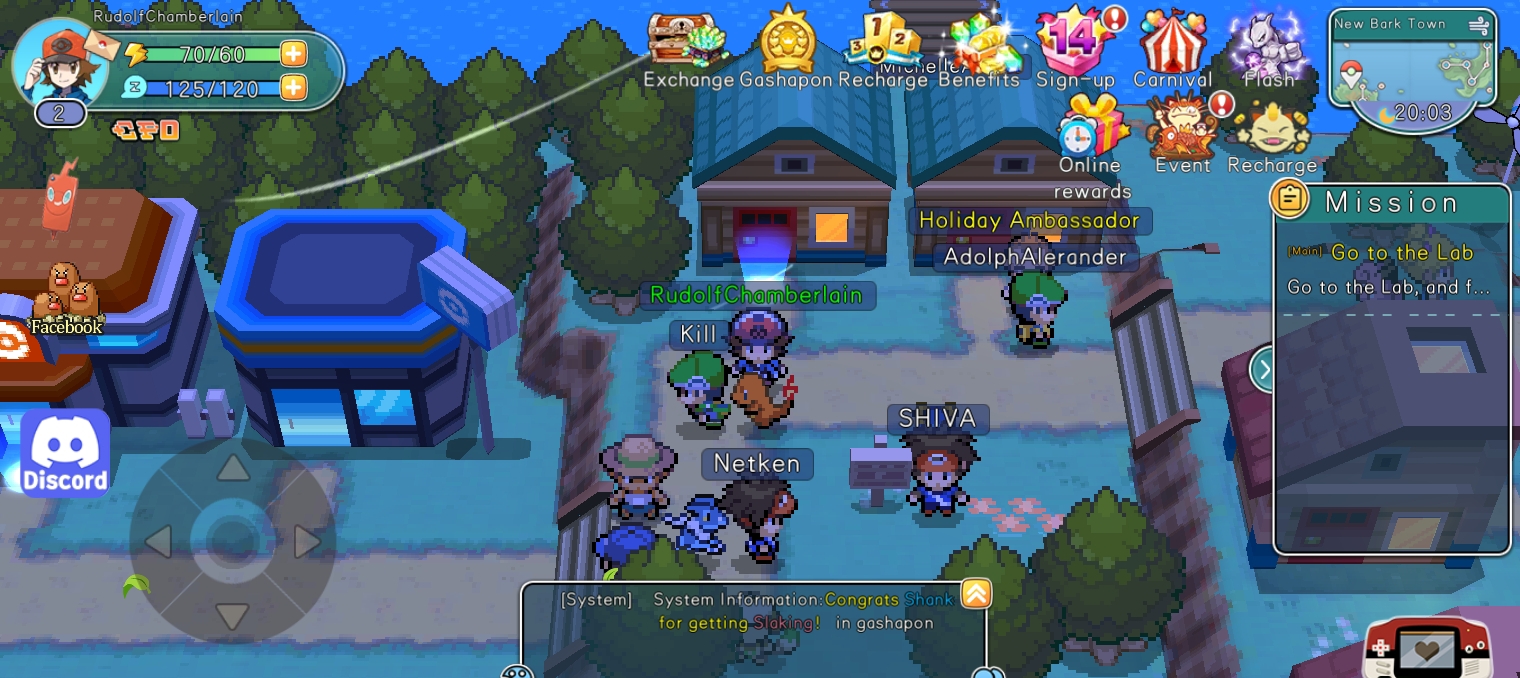This screenshot has width=1520, height=678.
Task: Open the player avatar profile
Action: pos(60,62)
